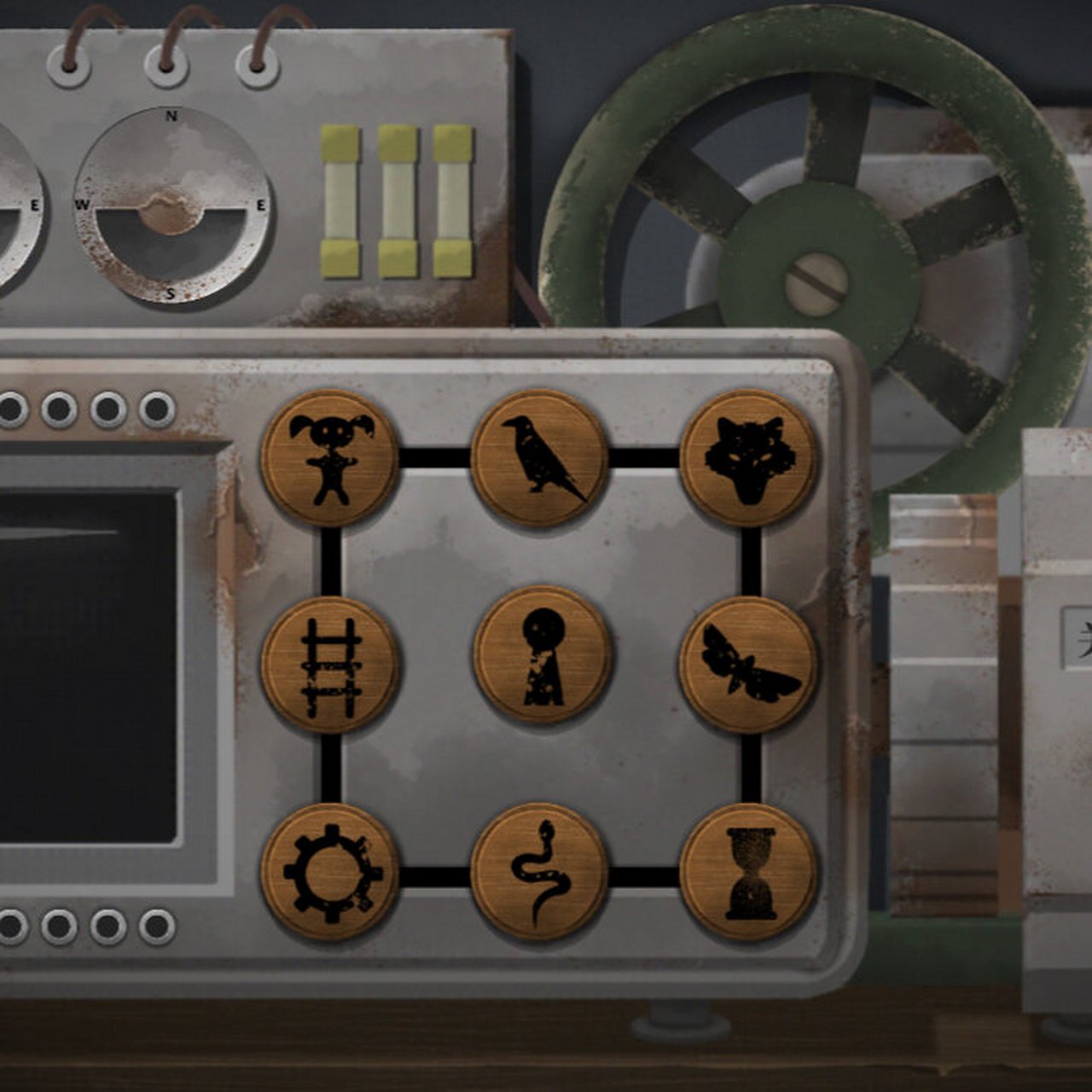Choose the snake symbol button
This screenshot has width=1092, height=1092.
pyautogui.click(x=539, y=872)
